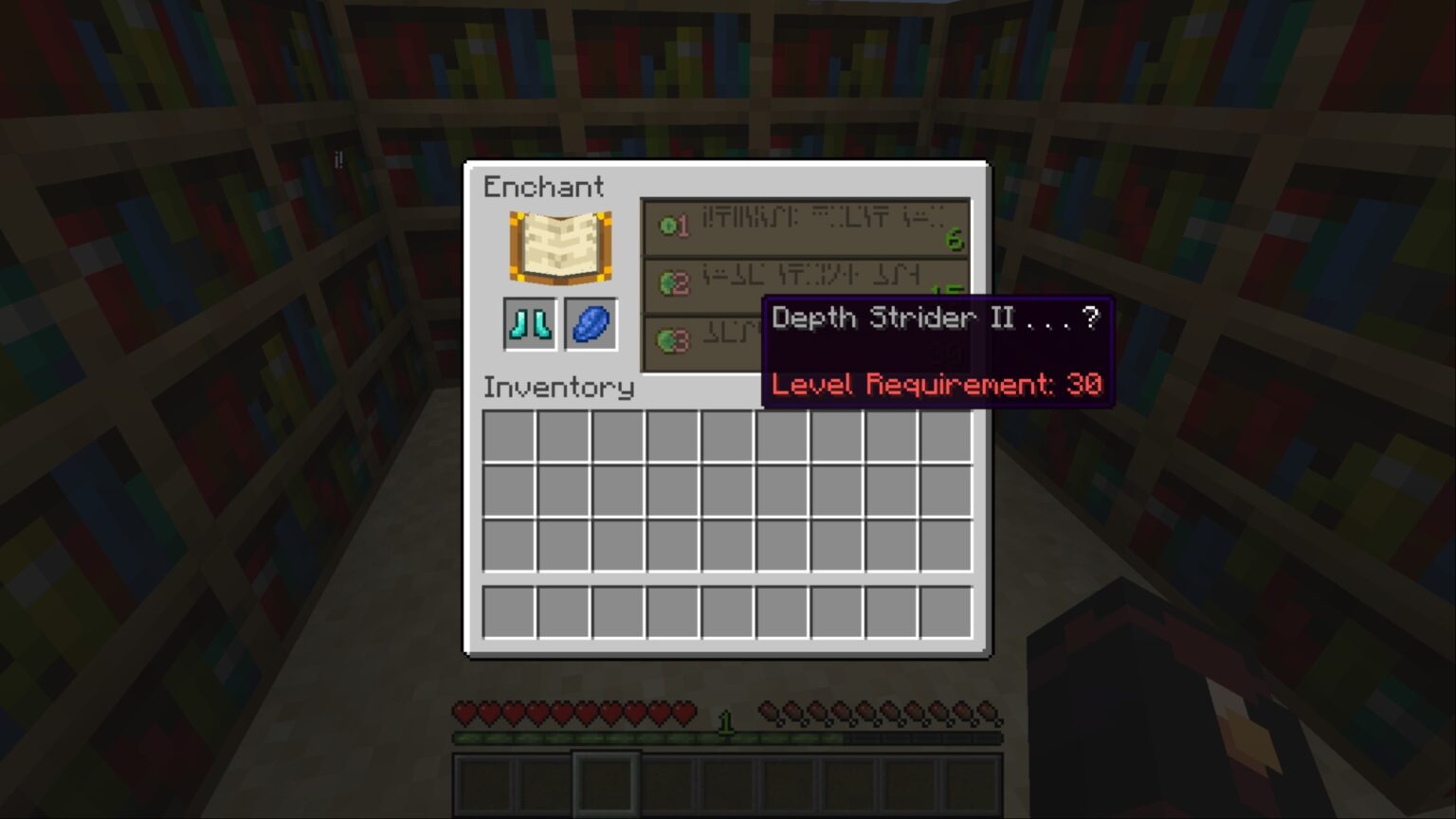Click the Level Requirement 30 tooltip line
The height and width of the screenshot is (819, 1456).
(x=937, y=384)
